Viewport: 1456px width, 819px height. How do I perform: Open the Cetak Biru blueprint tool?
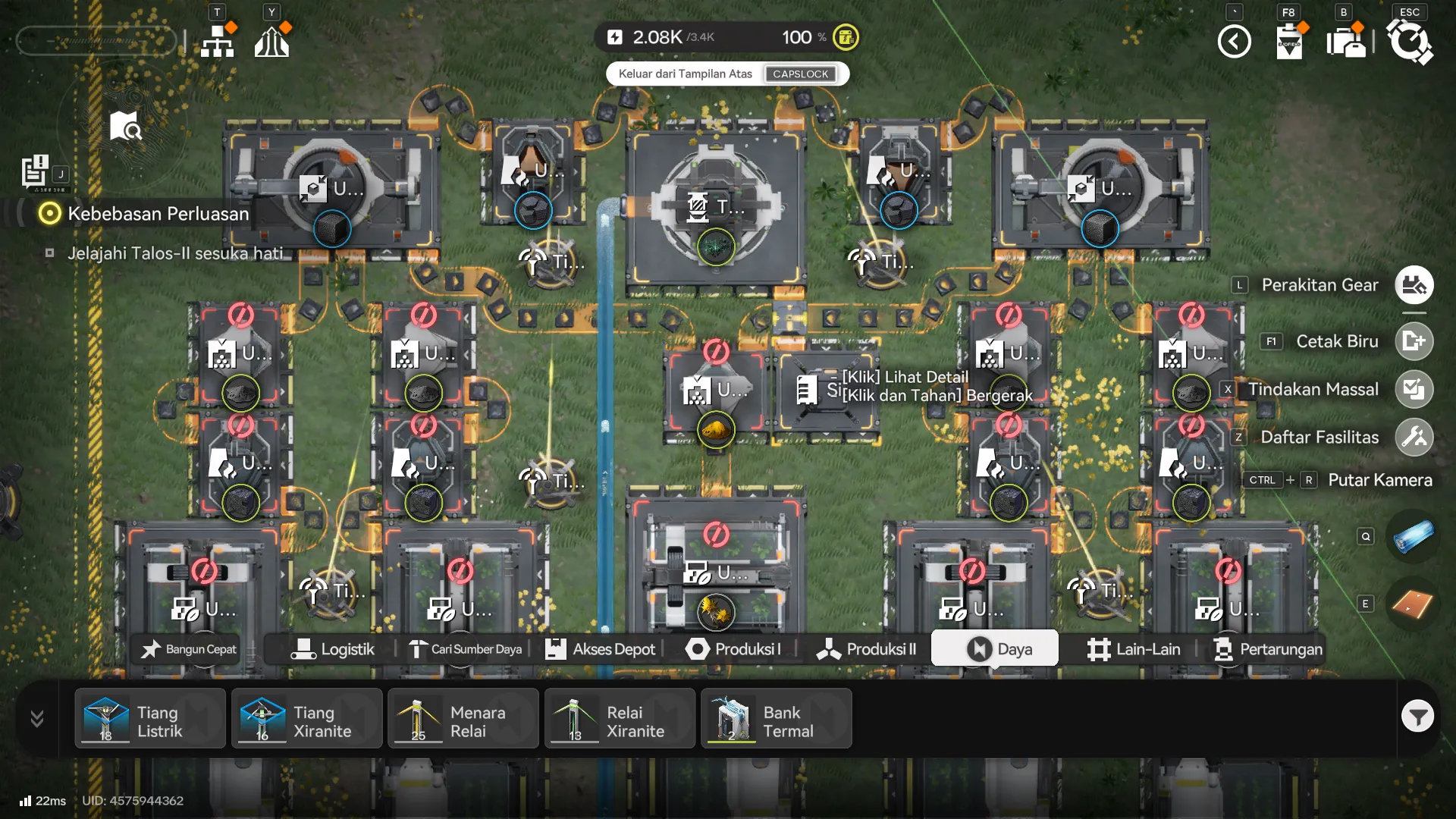click(1414, 341)
